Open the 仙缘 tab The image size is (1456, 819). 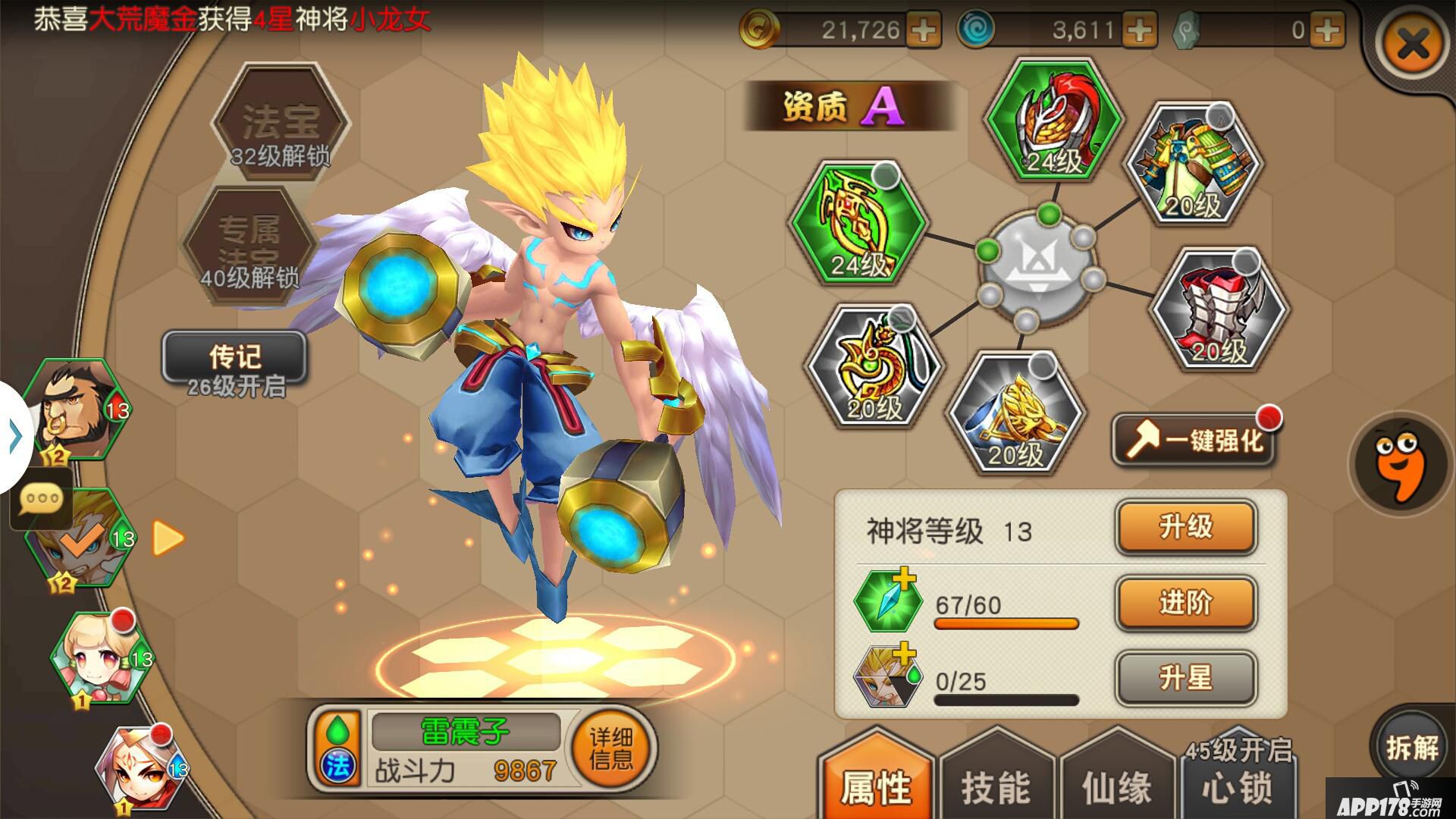(x=1116, y=785)
